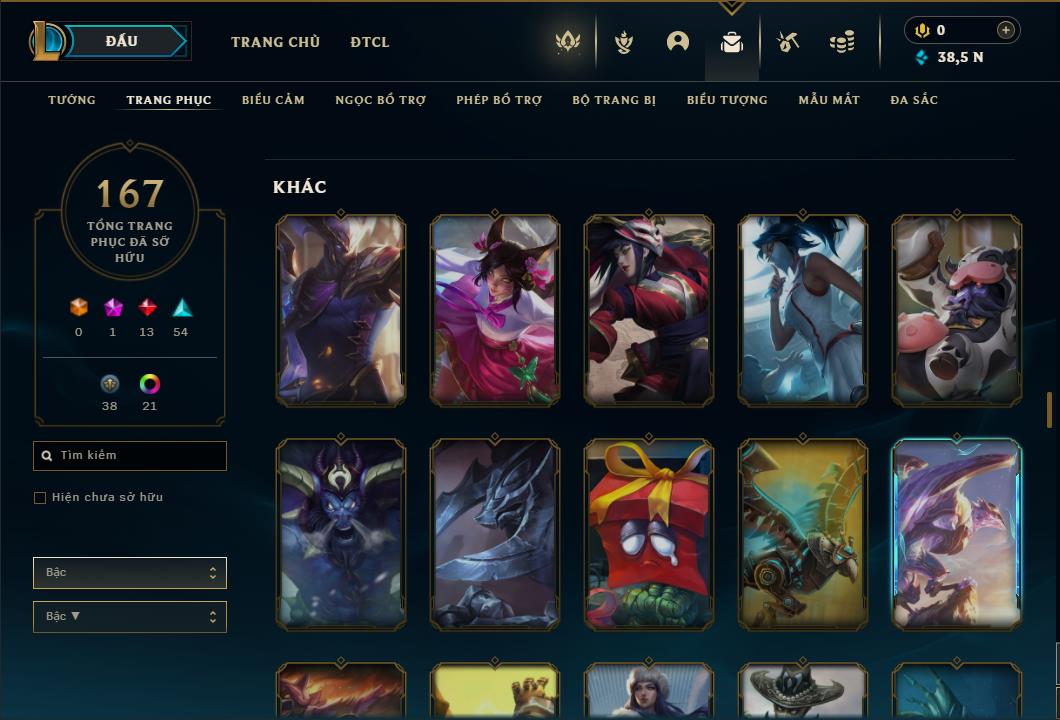Switch to the BỘ TRANG BỊ tab
1060x720 pixels.
(614, 100)
